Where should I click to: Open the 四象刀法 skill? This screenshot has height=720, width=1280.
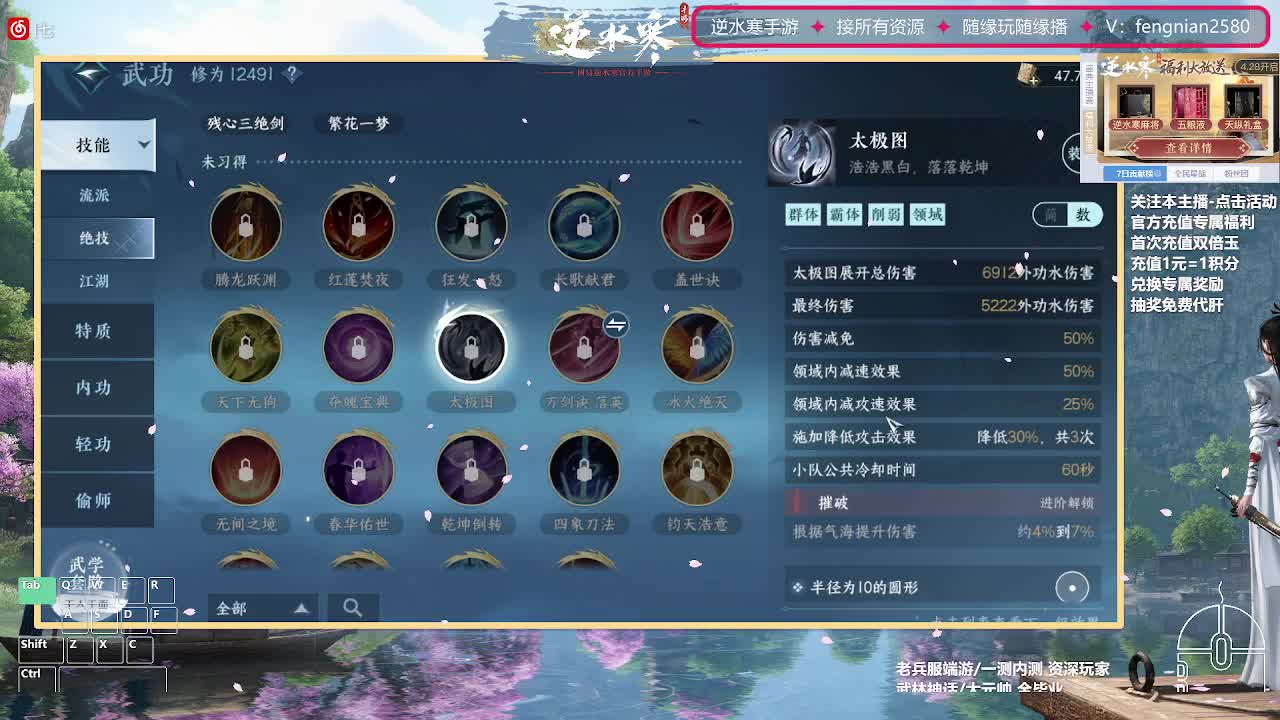(584, 468)
